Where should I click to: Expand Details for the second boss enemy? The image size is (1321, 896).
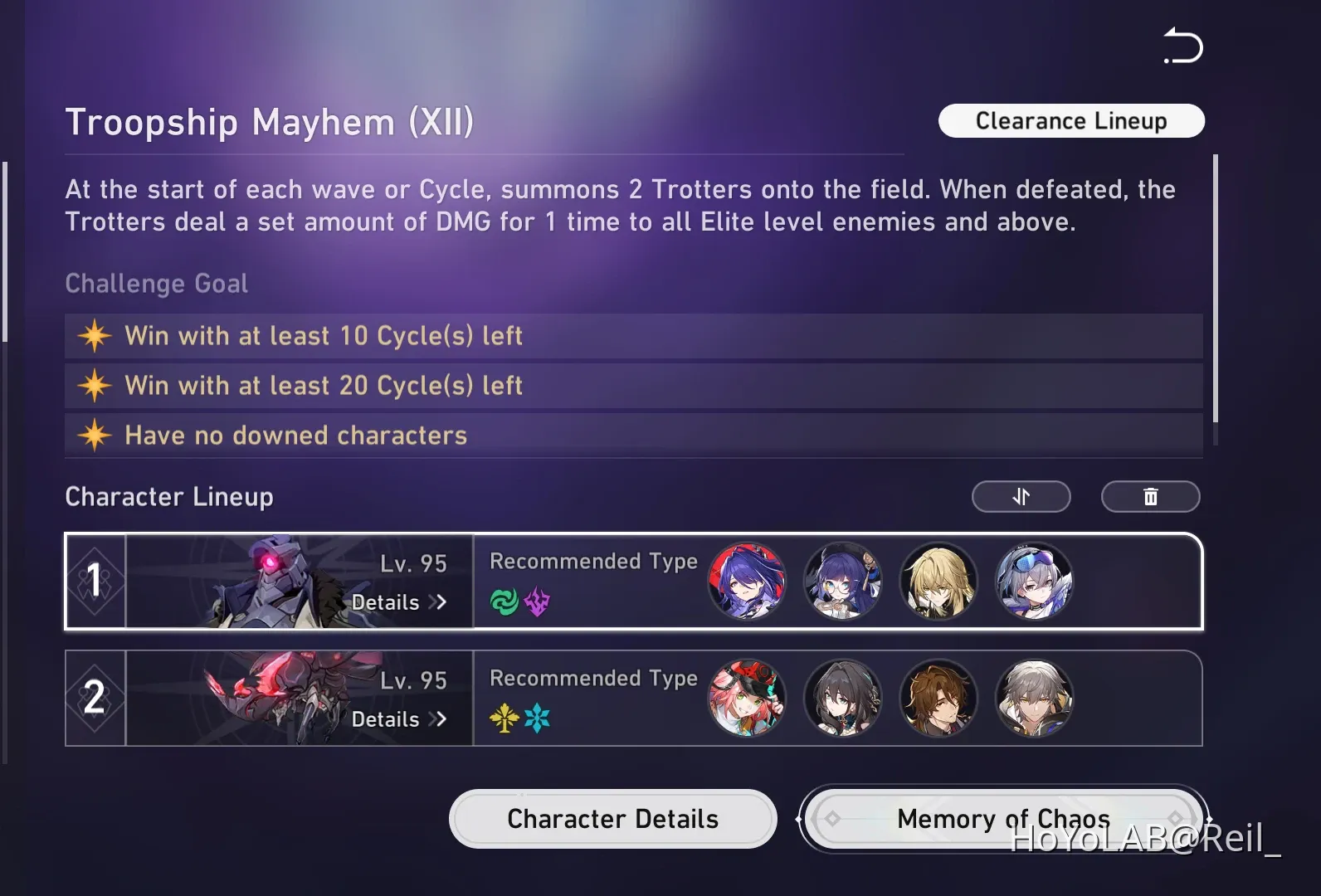[x=399, y=720]
